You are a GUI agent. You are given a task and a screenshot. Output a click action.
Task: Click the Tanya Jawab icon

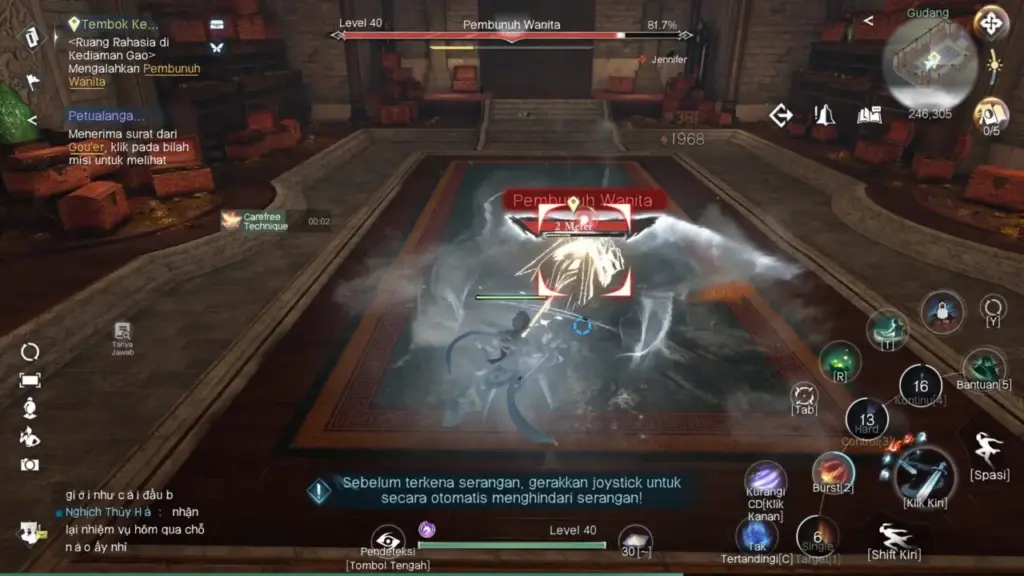(122, 333)
